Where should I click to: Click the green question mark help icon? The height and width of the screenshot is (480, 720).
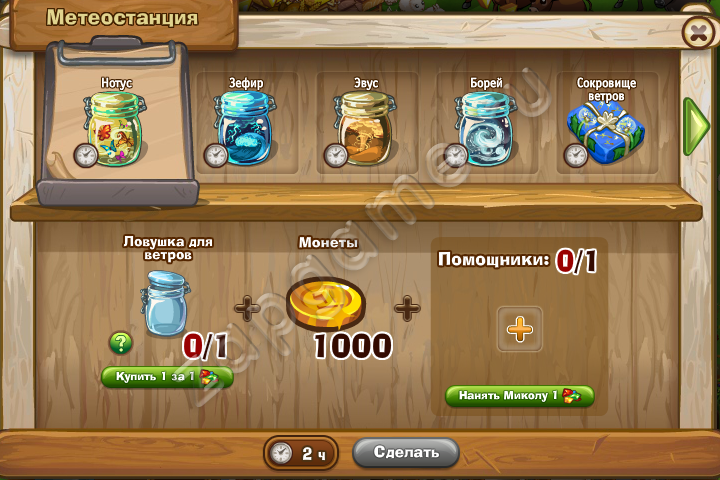point(121,343)
